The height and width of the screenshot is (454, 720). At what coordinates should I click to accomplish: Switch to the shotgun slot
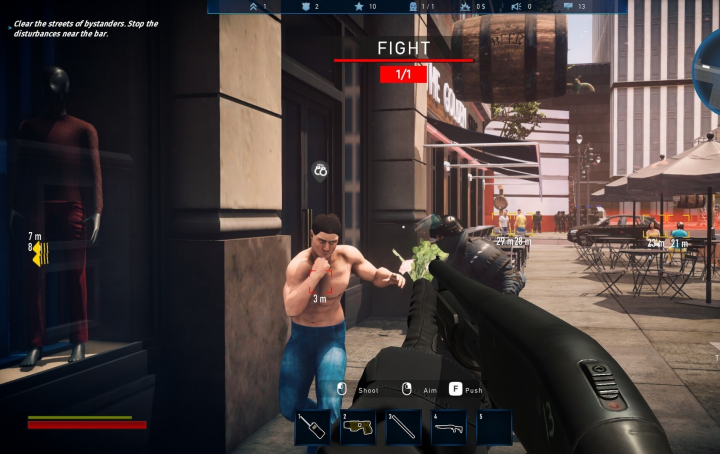coord(448,427)
